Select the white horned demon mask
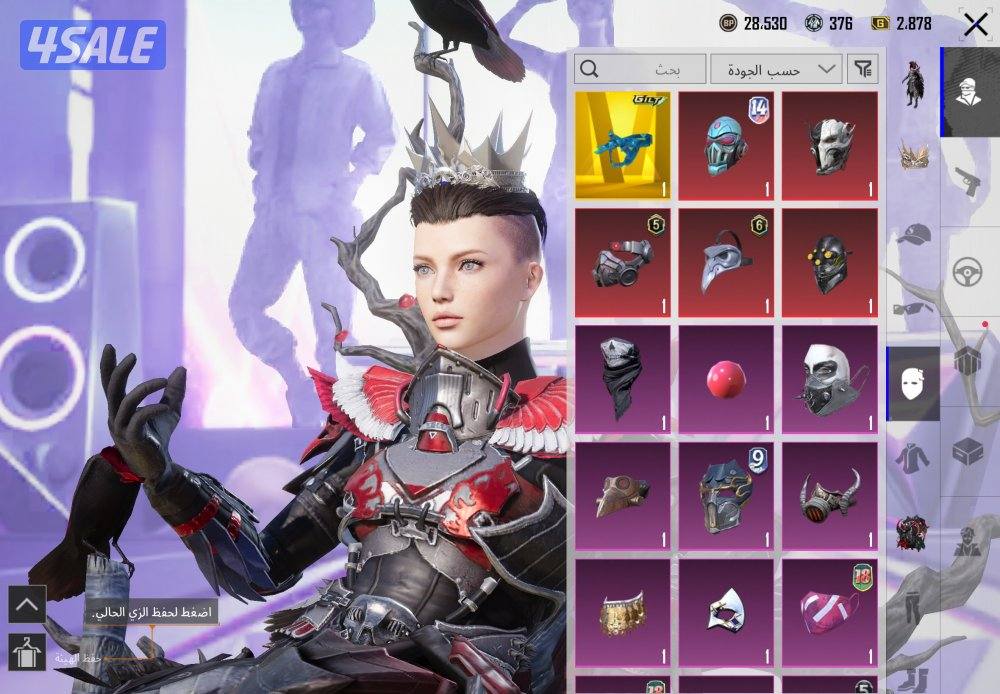Image resolution: width=1000 pixels, height=694 pixels. click(x=830, y=145)
